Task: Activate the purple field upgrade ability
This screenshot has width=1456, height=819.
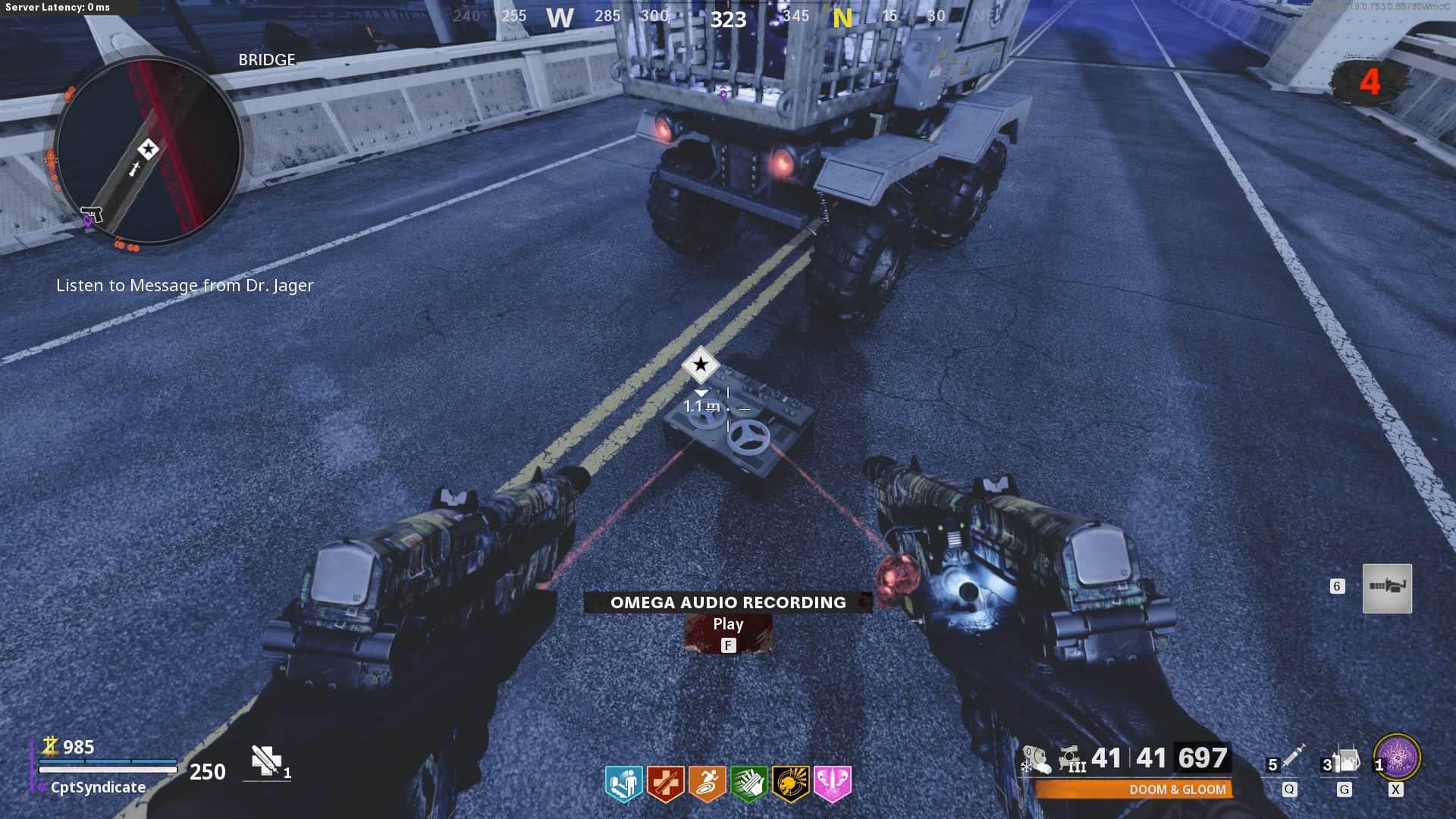Action: pyautogui.click(x=1397, y=758)
